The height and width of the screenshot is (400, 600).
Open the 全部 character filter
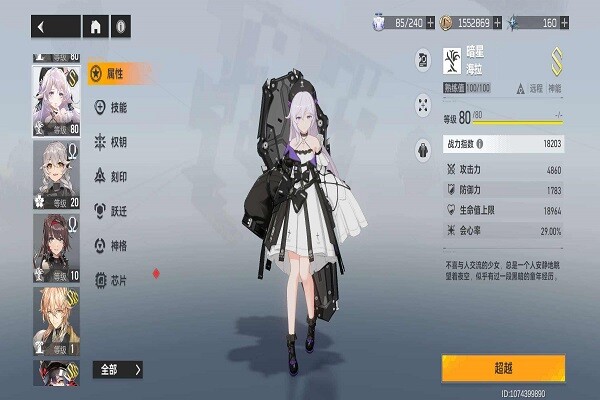118,369
